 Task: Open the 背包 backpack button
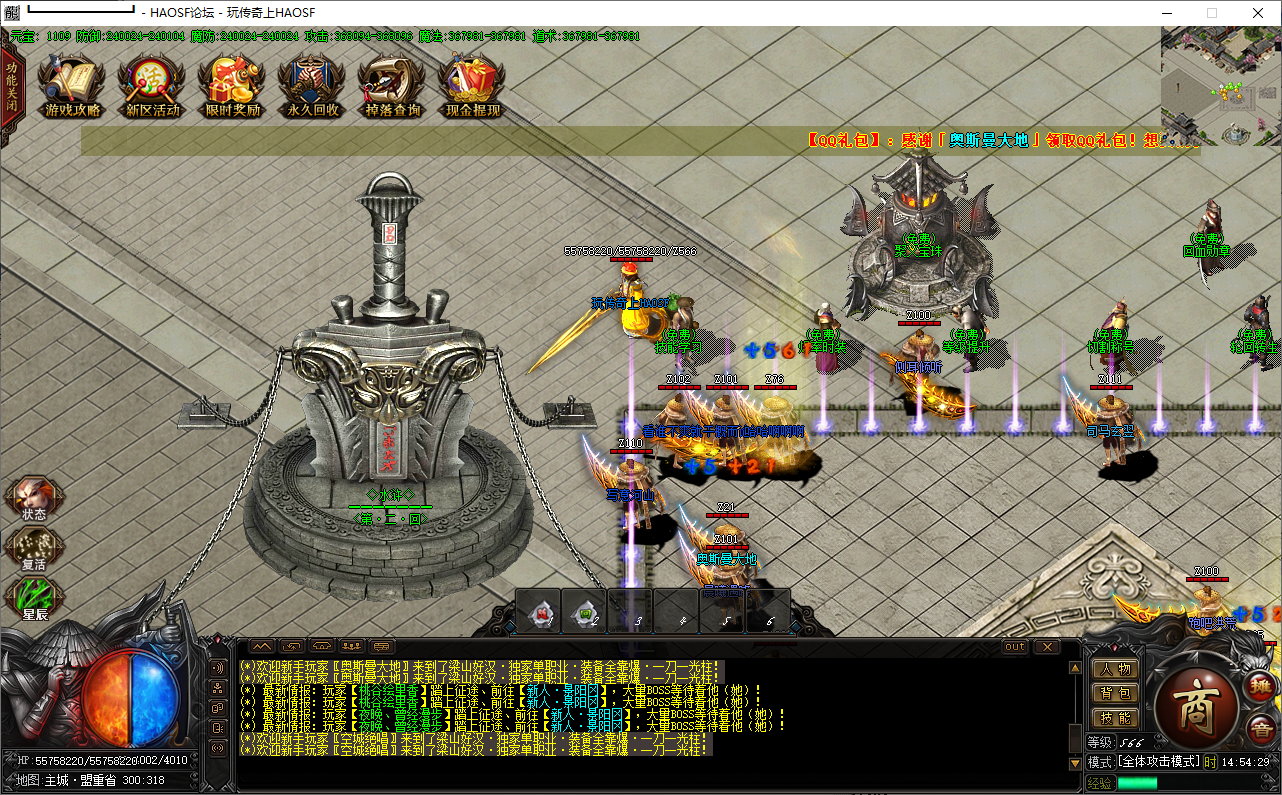click(1114, 693)
